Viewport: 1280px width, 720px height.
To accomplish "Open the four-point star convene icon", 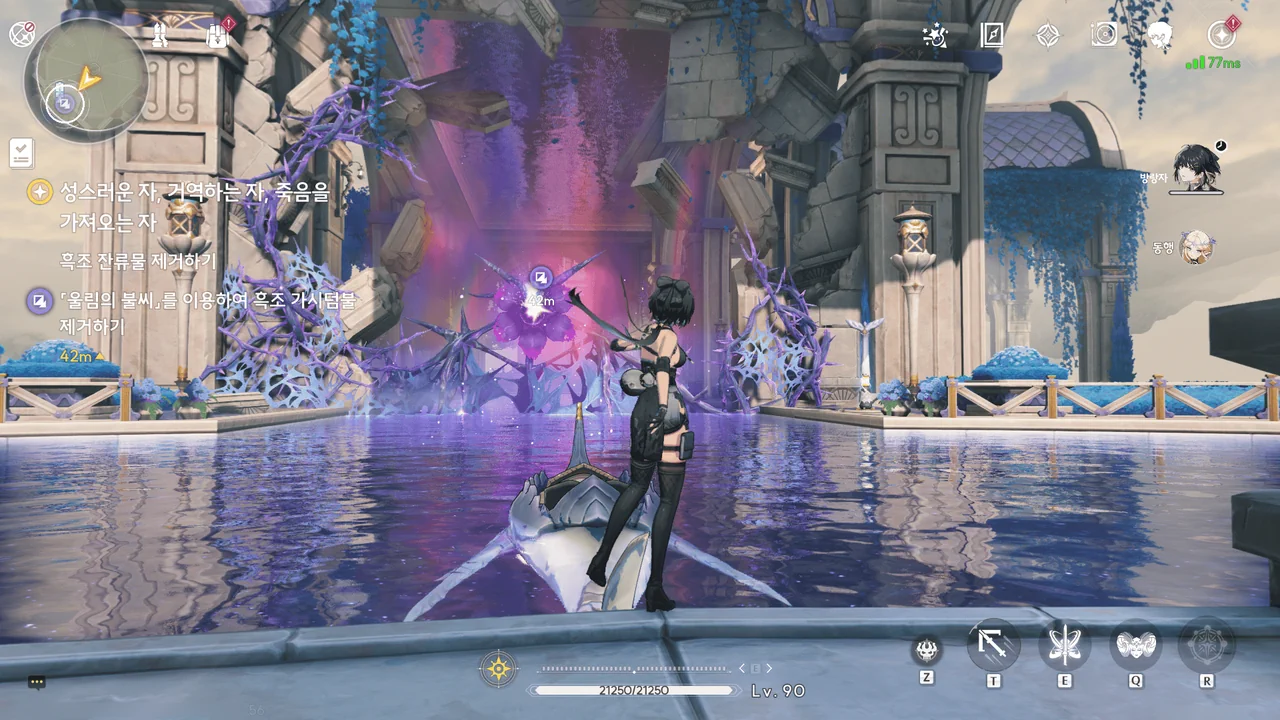I will click(x=1047, y=36).
